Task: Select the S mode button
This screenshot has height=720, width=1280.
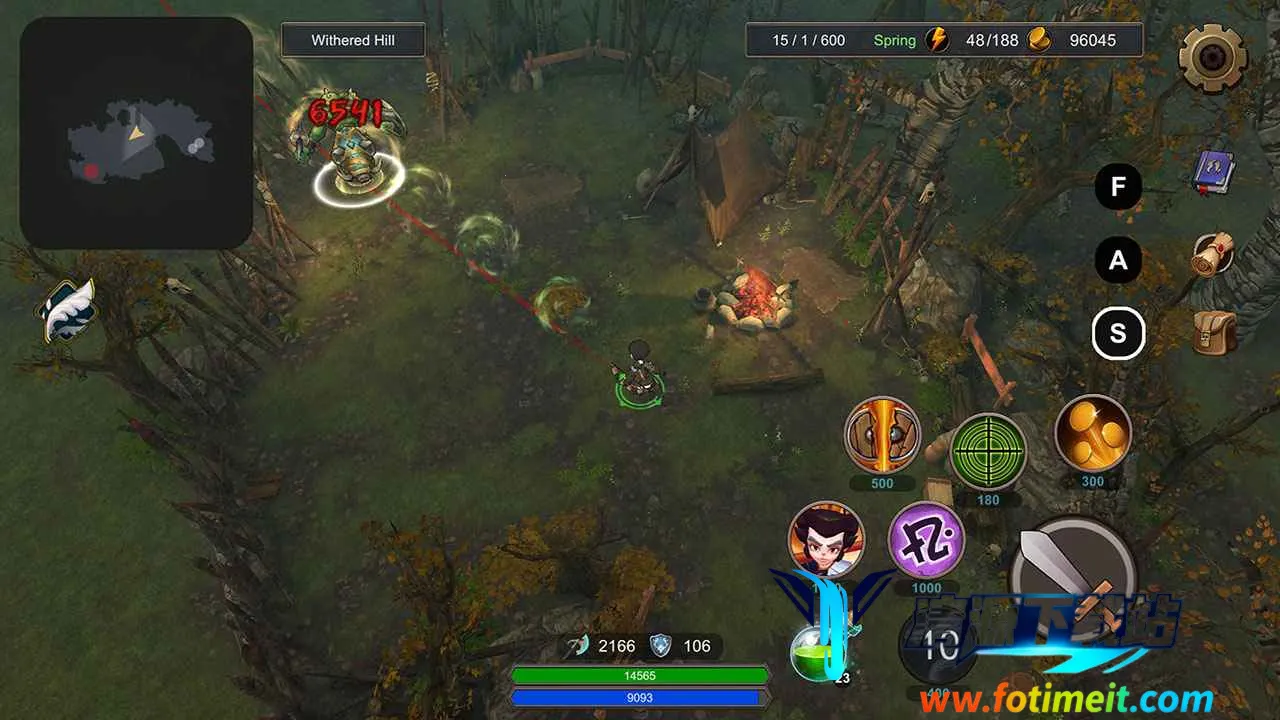Action: pos(1118,333)
